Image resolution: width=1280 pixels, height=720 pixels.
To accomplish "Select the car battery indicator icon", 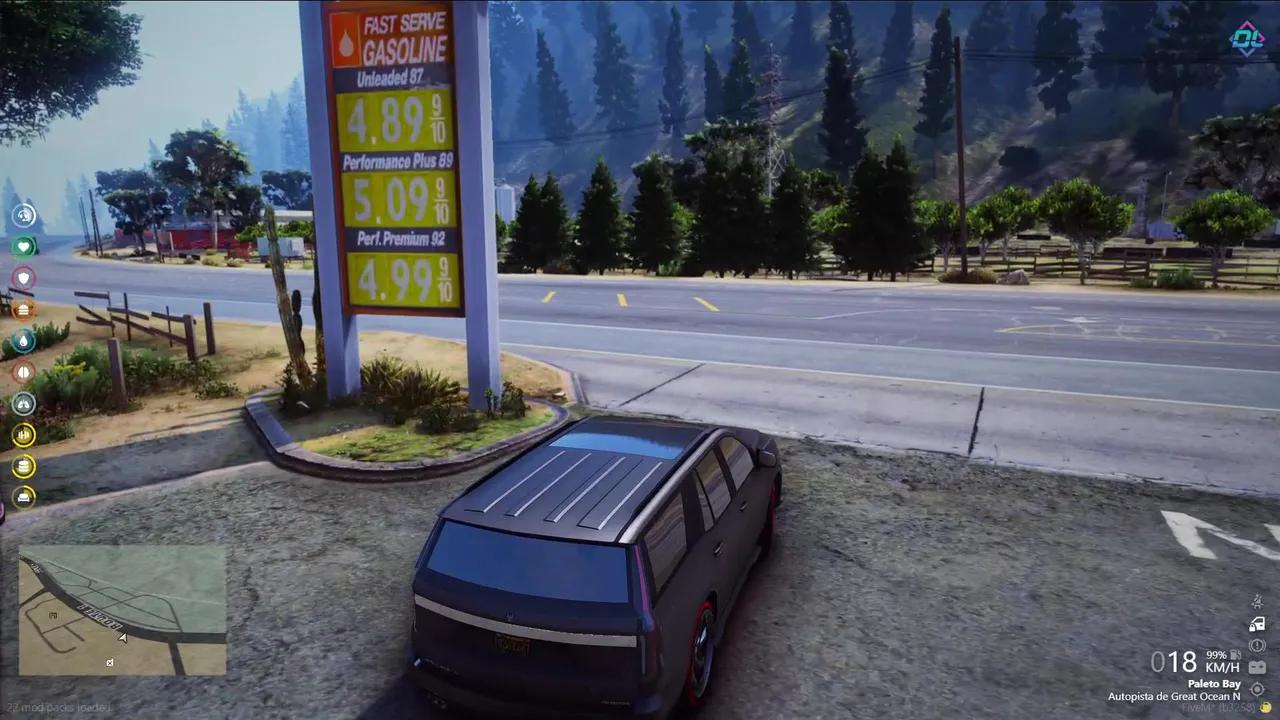I will tap(1257, 667).
